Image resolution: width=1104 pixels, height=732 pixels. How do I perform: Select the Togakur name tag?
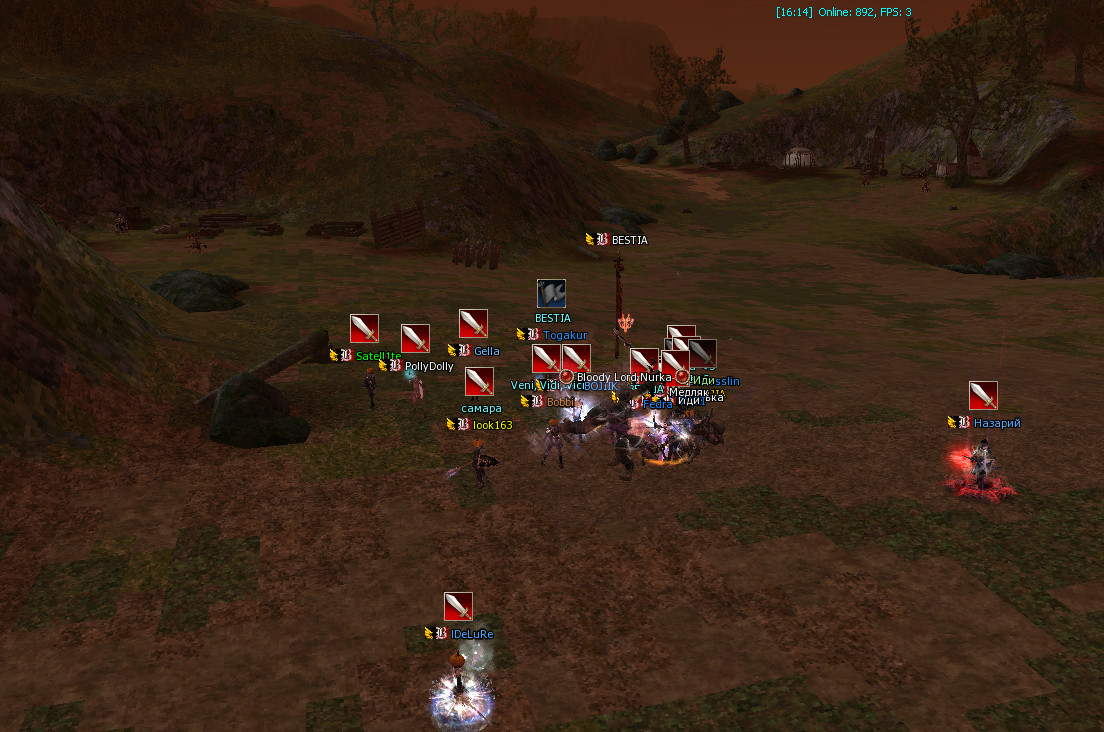[565, 335]
